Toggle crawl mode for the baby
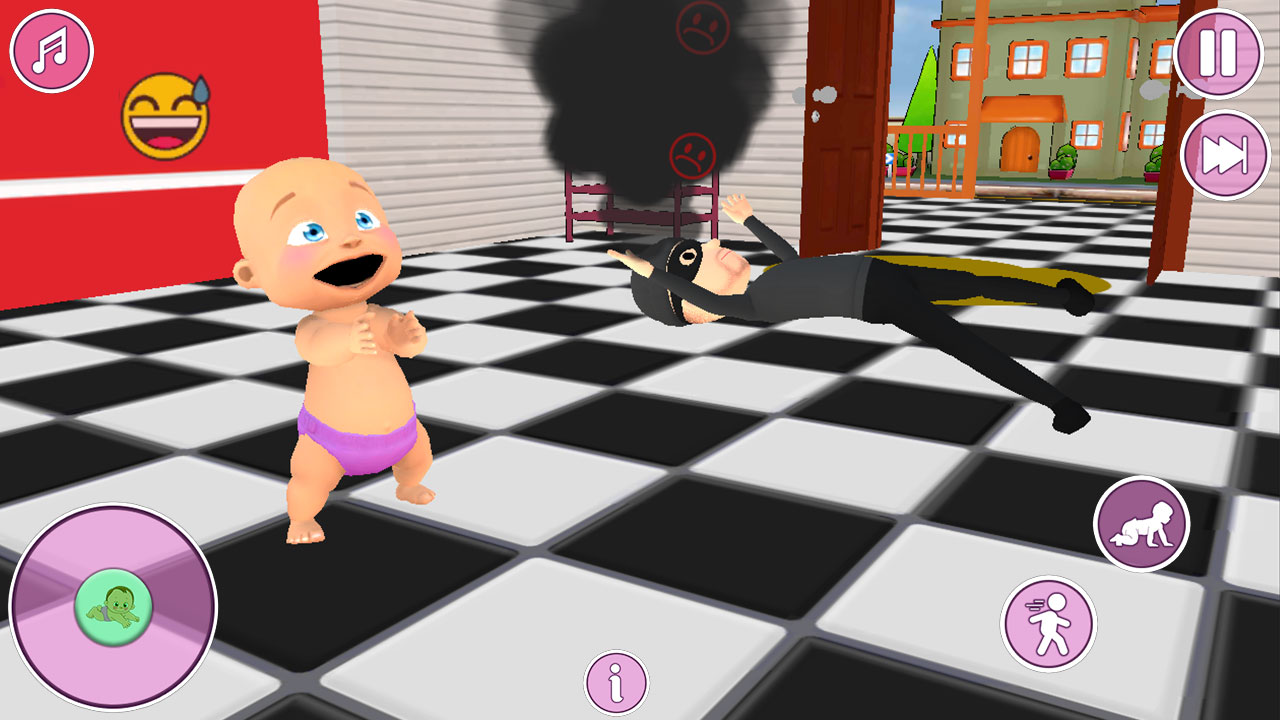Viewport: 1280px width, 720px height. tap(1142, 524)
